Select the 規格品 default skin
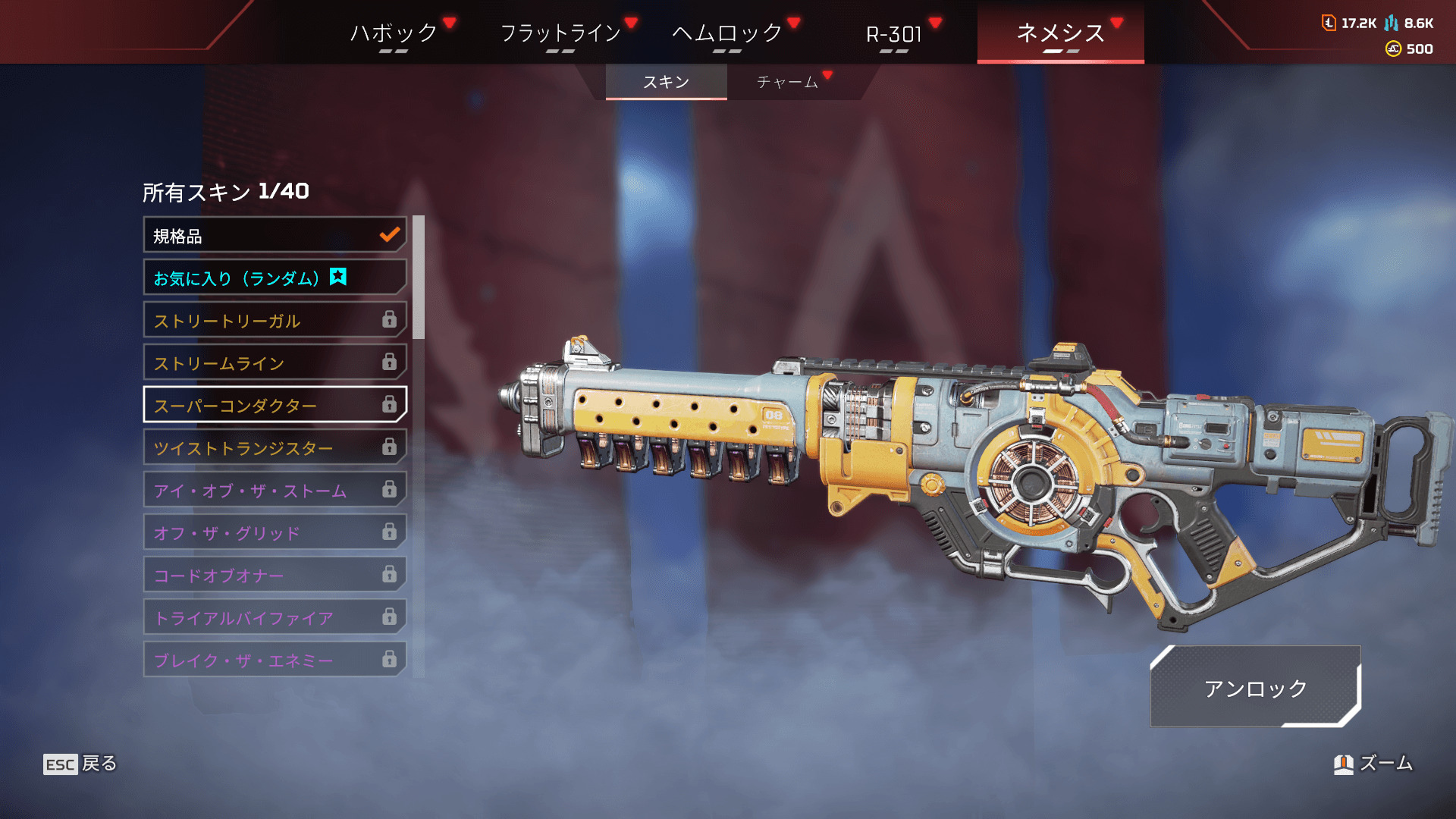The height and width of the screenshot is (819, 1456). 275,236
